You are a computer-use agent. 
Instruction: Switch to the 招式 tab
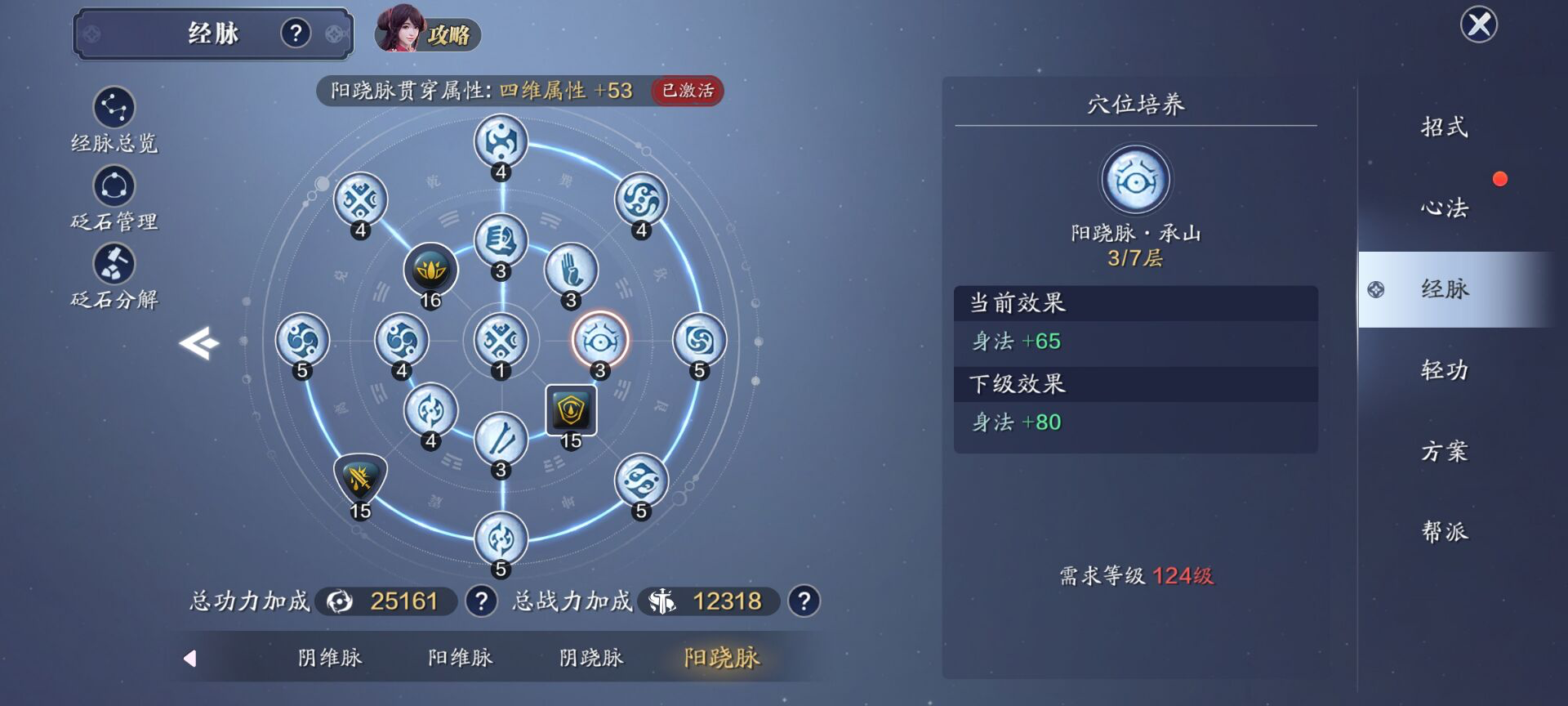tap(1444, 127)
